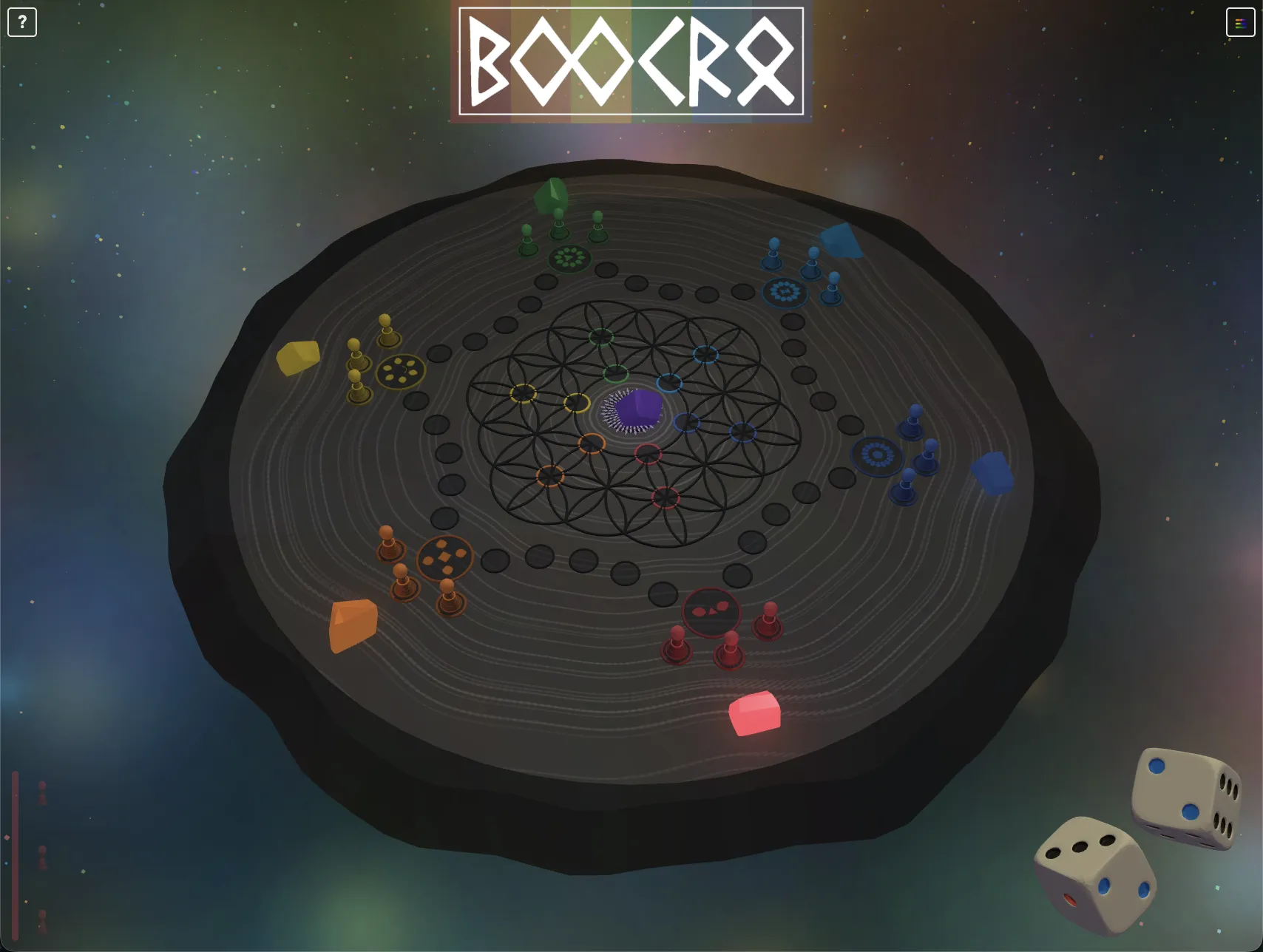Open the help question mark
This screenshot has height=952, width=1263.
22,22
